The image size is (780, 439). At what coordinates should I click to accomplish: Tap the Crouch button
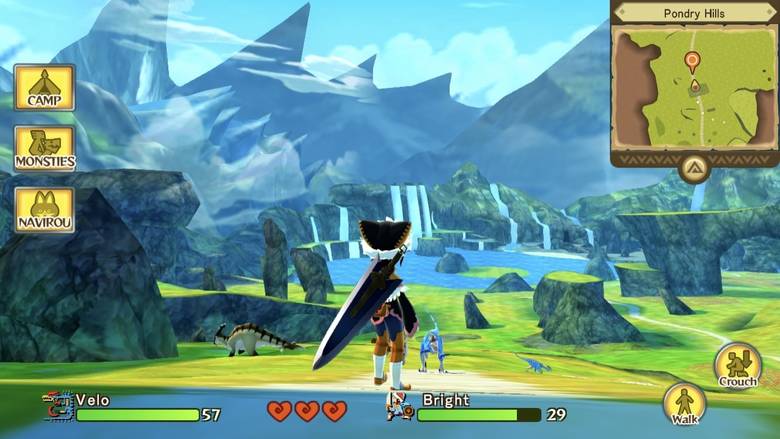737,366
